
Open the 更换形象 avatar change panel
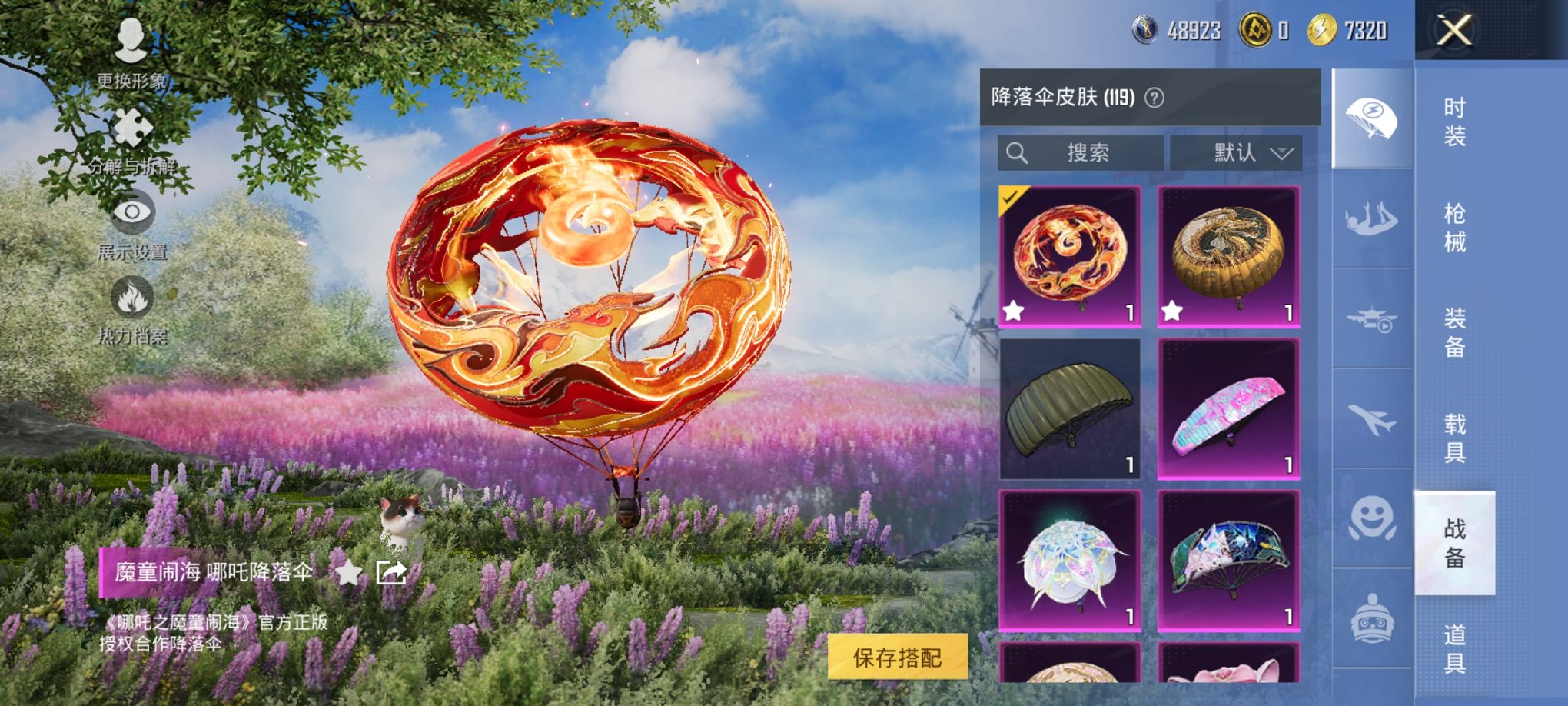[129, 45]
